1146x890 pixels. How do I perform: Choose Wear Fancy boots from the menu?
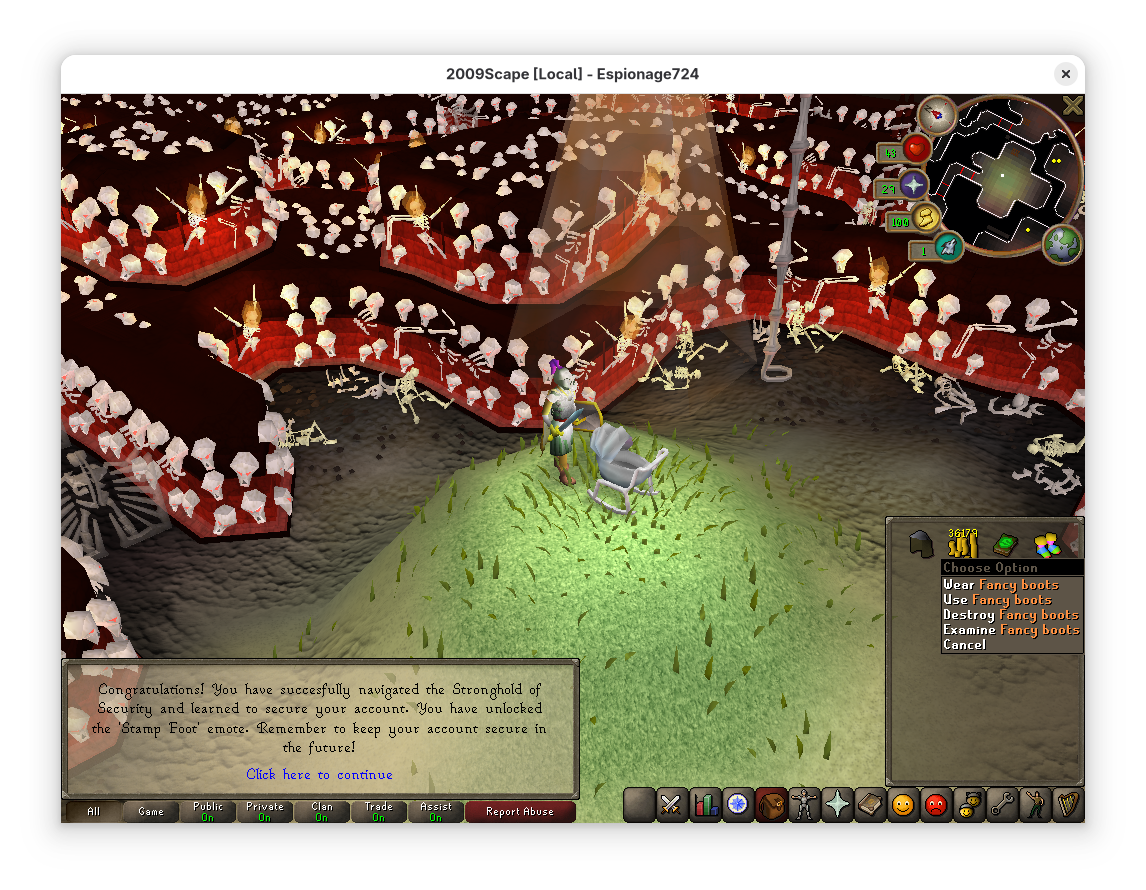click(1000, 585)
